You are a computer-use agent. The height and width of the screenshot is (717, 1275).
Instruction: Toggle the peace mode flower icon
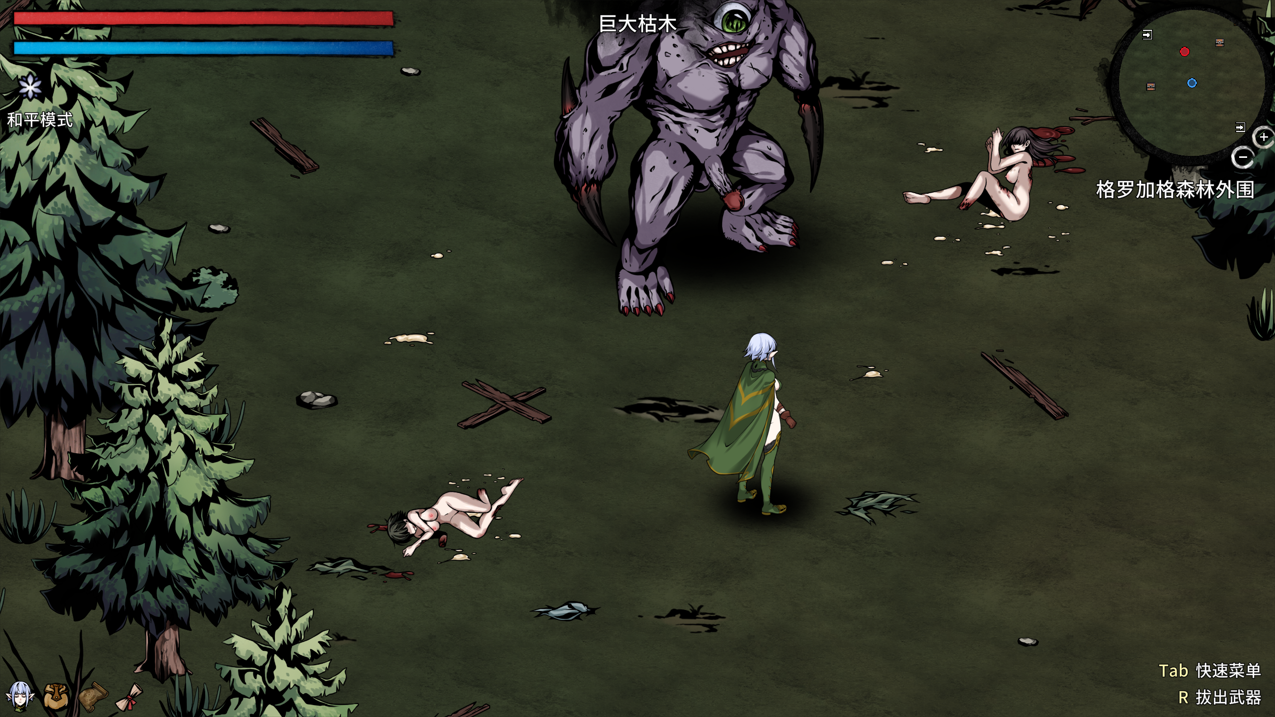point(30,88)
